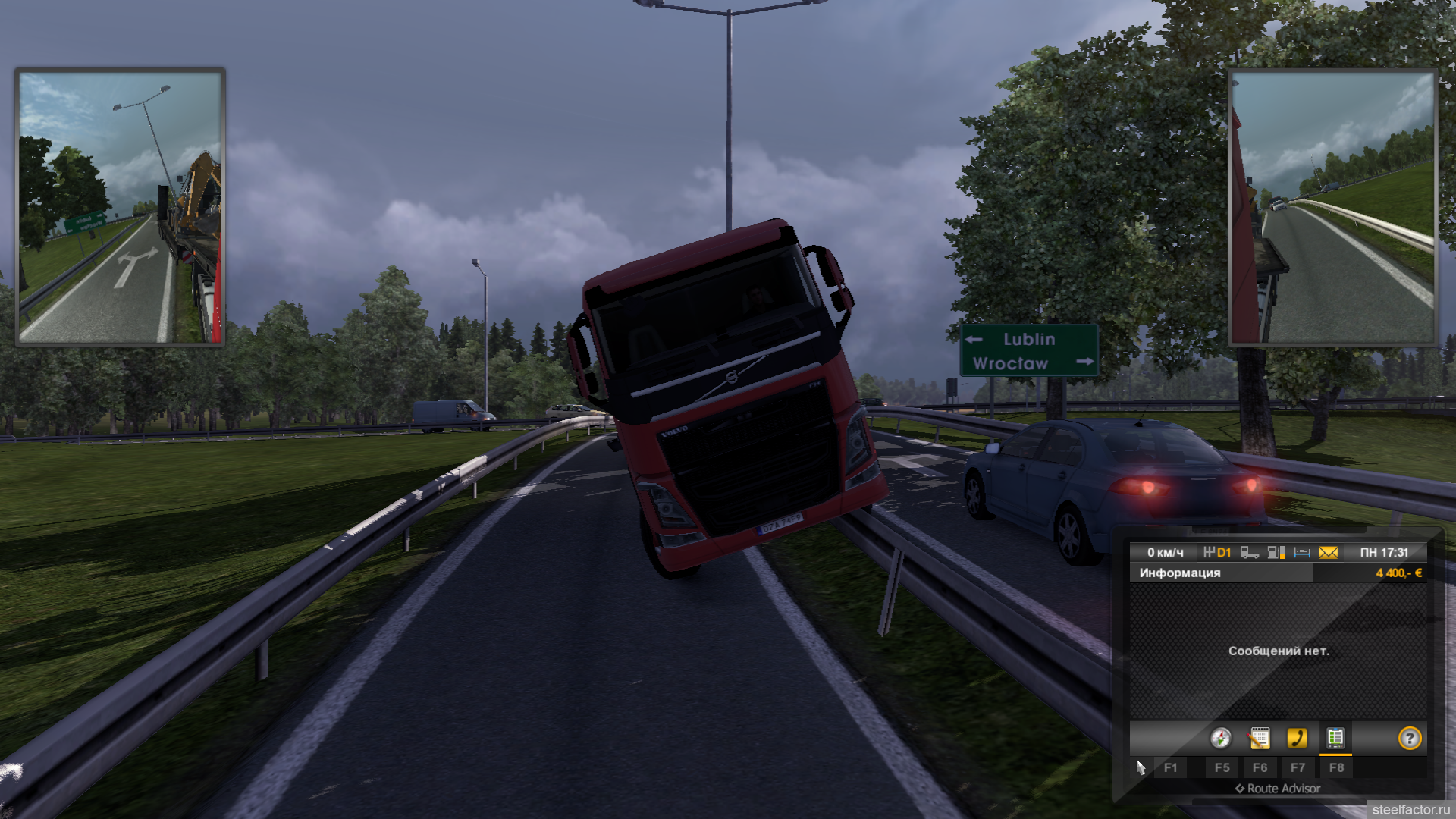Open the yellow phone assistance tab
This screenshot has width=1456, height=819.
point(1298,738)
